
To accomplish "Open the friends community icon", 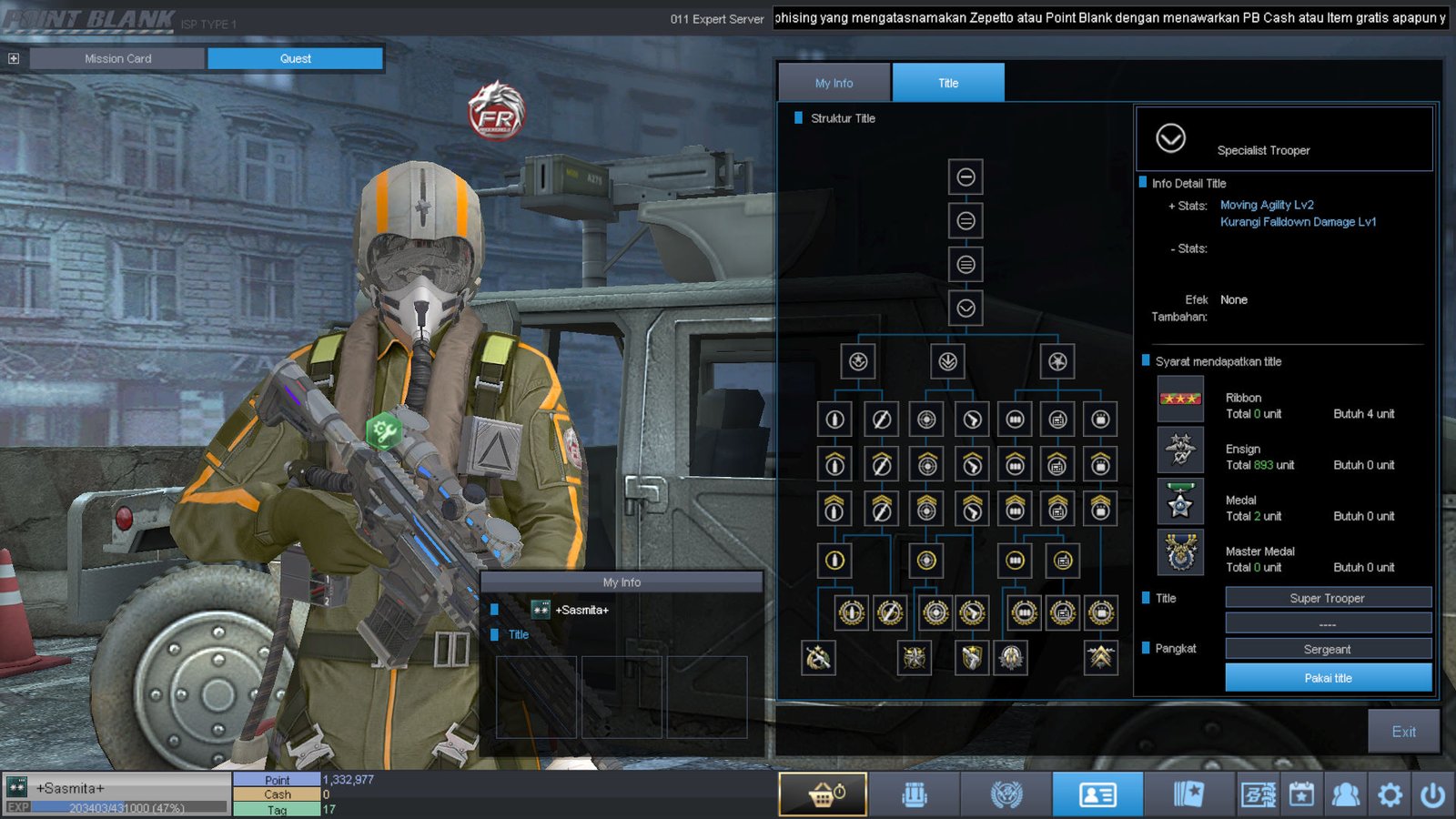I will (x=1345, y=794).
